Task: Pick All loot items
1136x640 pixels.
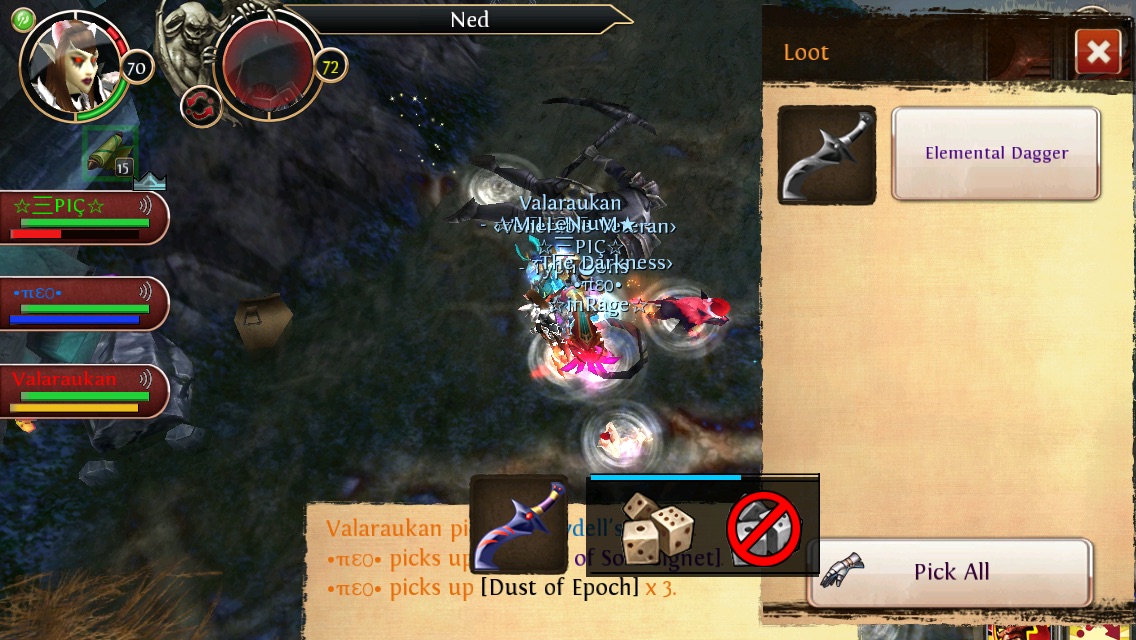Action: point(950,572)
